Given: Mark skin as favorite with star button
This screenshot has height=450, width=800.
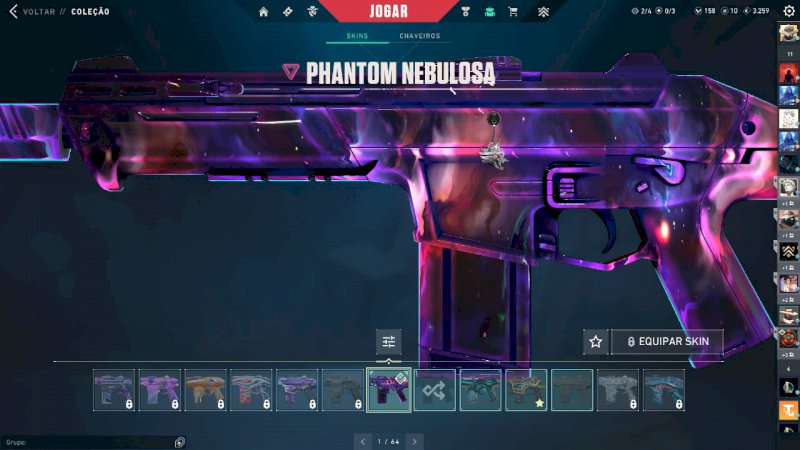Looking at the screenshot, I should [x=596, y=342].
